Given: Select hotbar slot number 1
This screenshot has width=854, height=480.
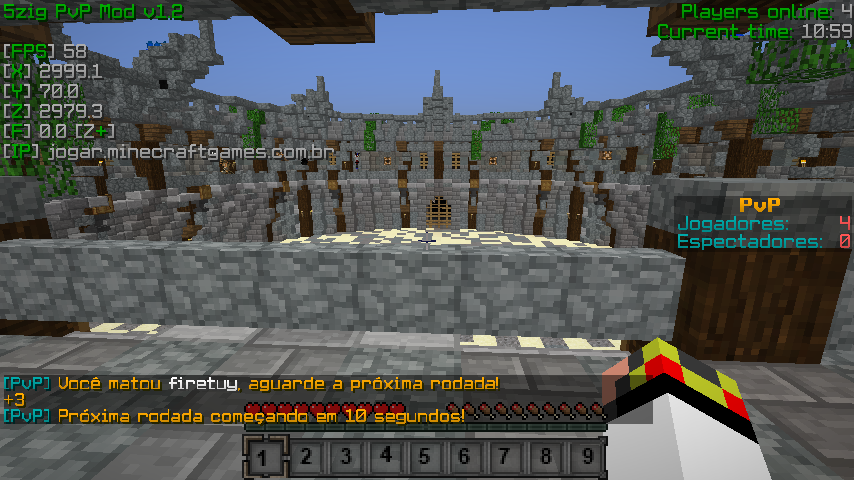Looking at the screenshot, I should pos(264,458).
